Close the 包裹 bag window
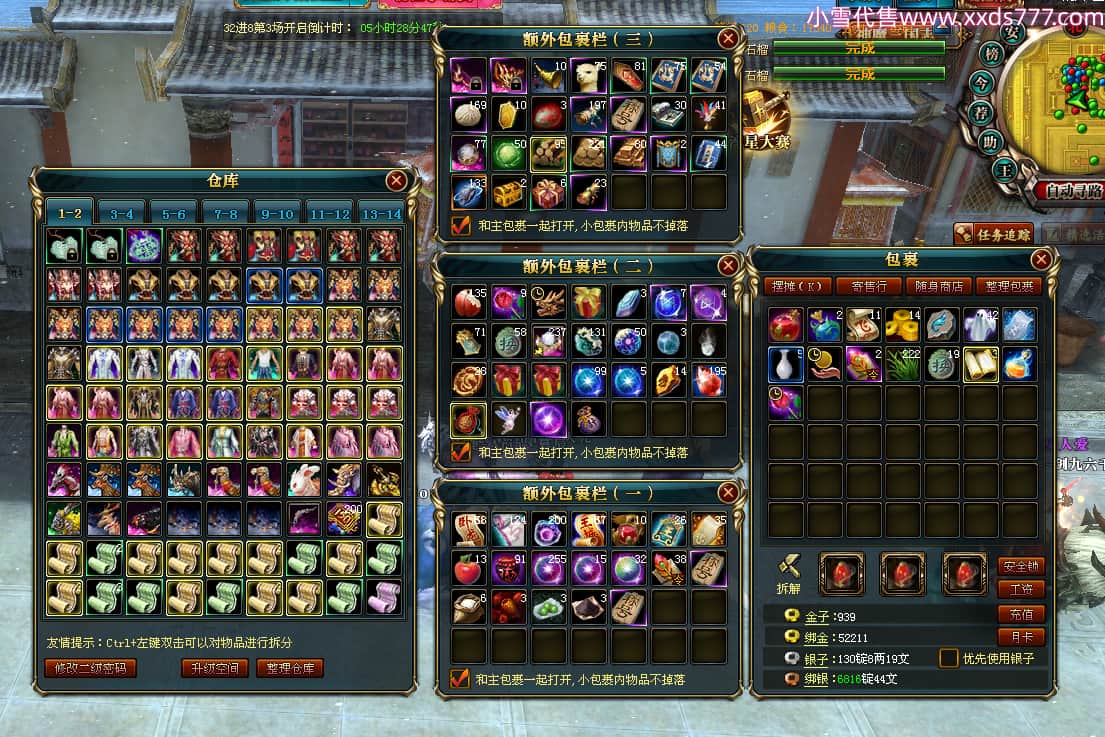Image resolution: width=1105 pixels, height=737 pixels. 1041,260
